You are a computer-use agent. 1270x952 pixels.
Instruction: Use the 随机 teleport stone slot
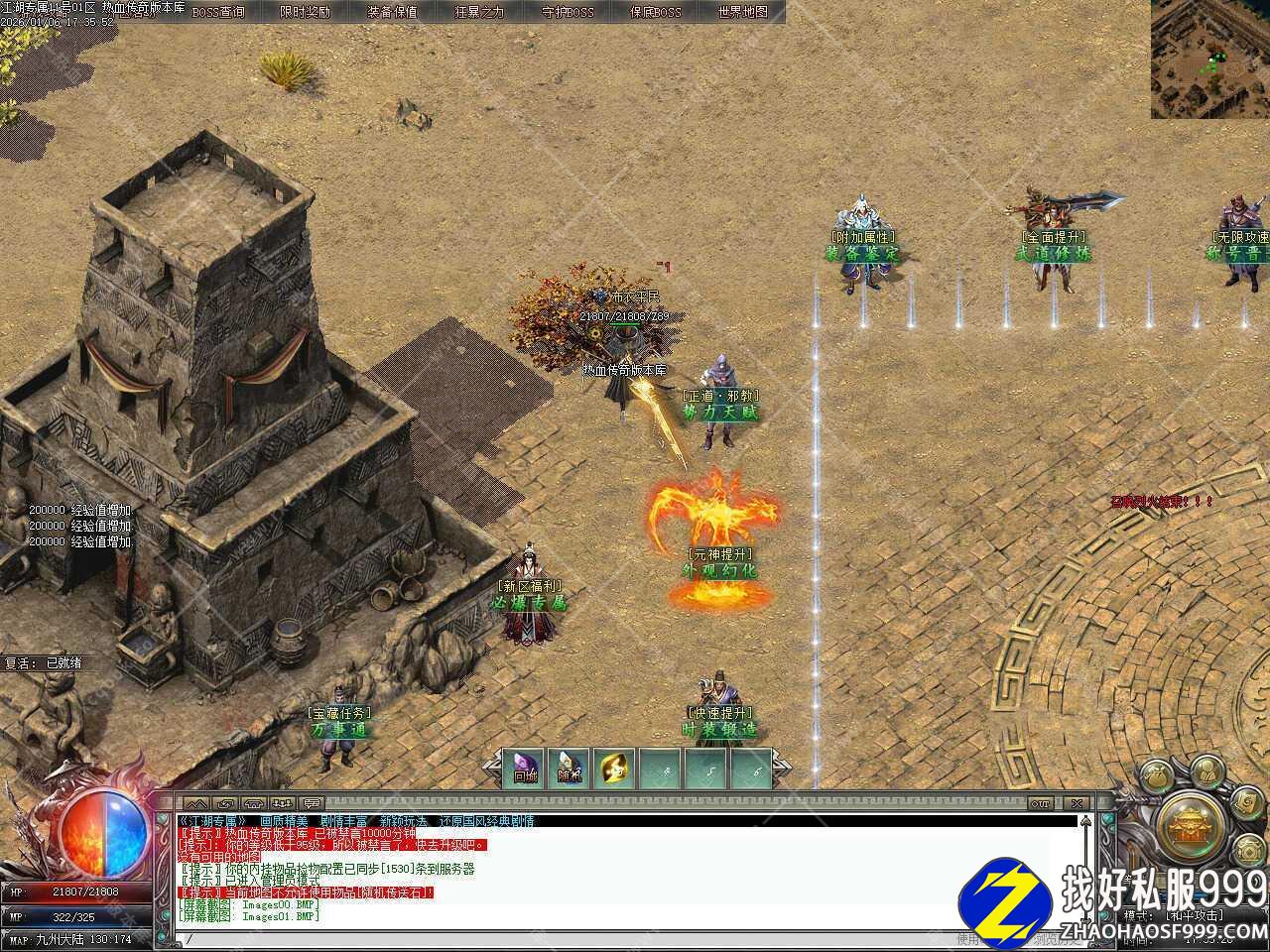[x=570, y=769]
